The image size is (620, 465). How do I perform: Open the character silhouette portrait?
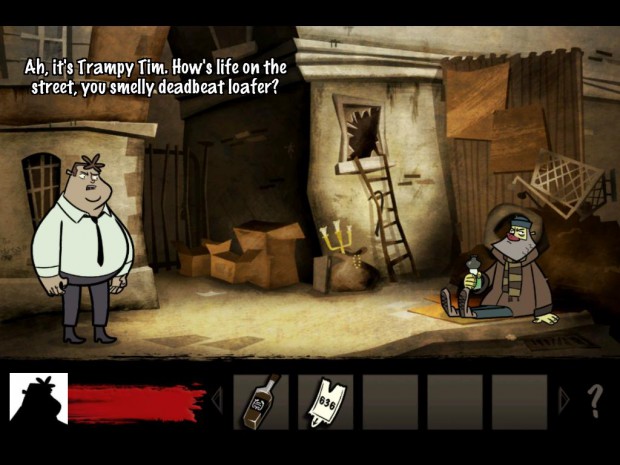pos(39,402)
